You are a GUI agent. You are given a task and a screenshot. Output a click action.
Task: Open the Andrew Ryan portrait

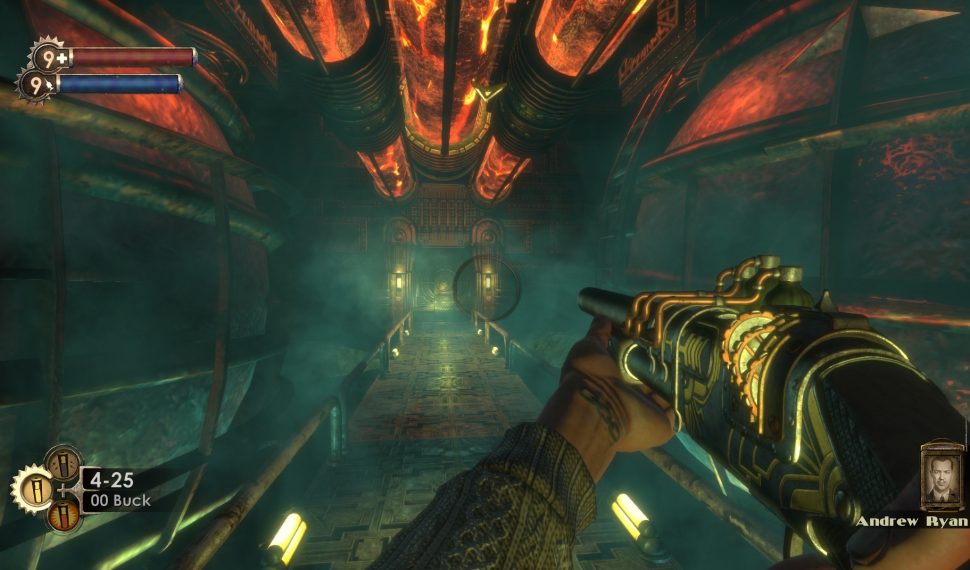click(941, 478)
